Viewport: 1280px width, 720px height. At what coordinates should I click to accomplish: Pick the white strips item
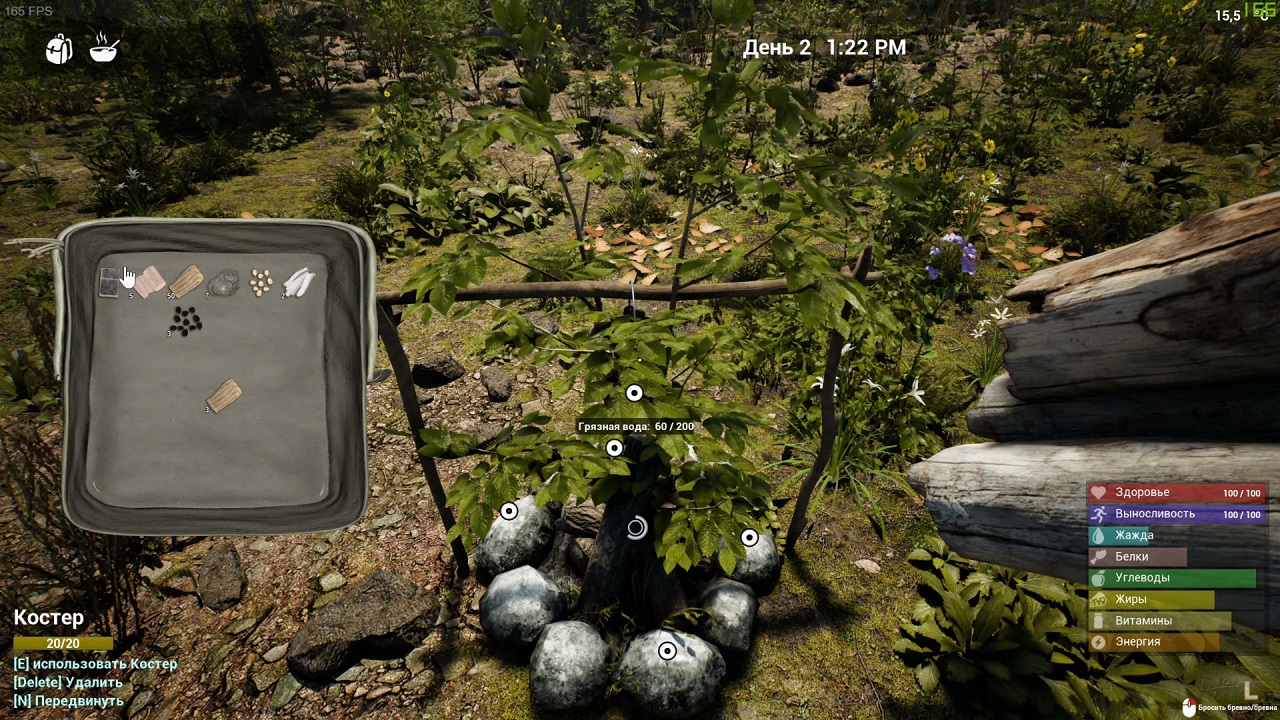[x=299, y=283]
